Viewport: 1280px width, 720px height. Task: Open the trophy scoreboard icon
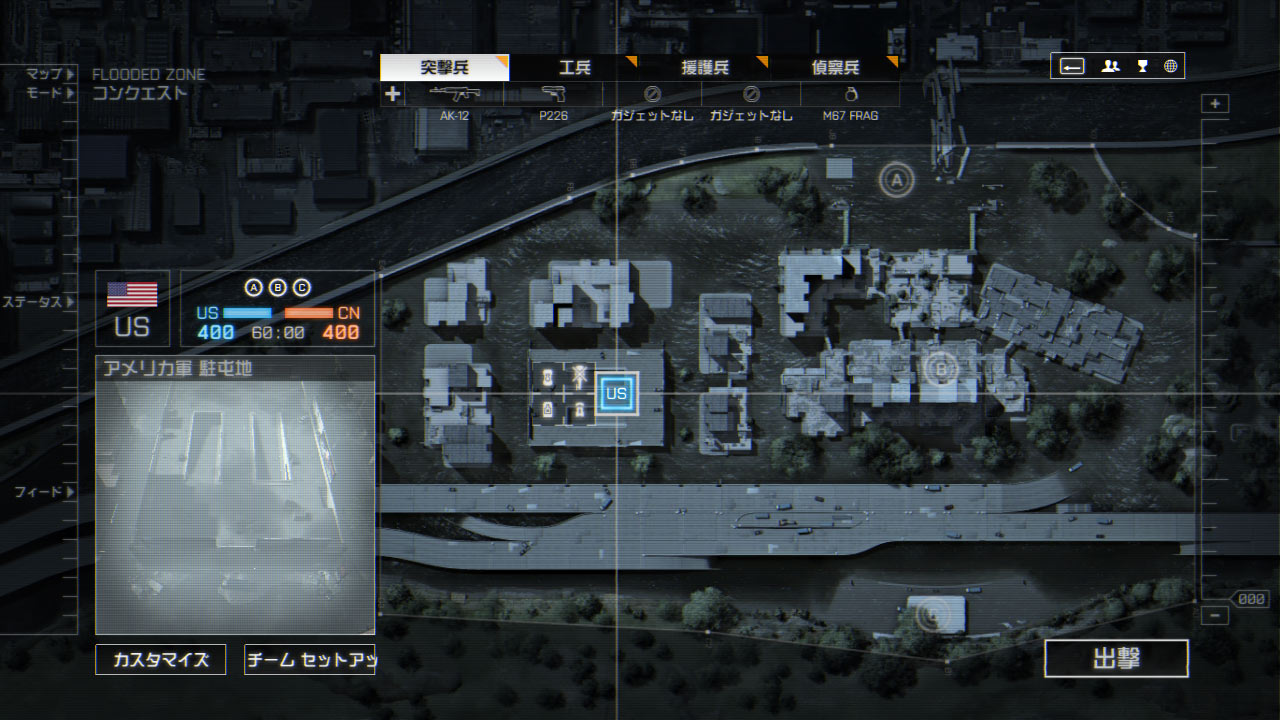click(1142, 66)
